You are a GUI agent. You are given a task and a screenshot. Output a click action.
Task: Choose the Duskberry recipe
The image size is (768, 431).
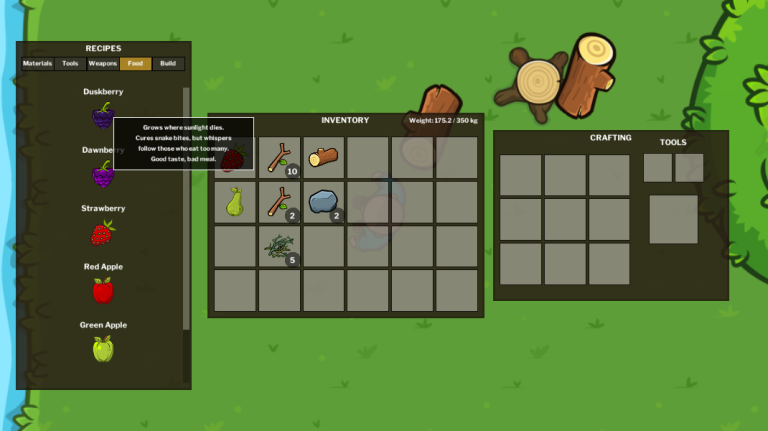103,116
